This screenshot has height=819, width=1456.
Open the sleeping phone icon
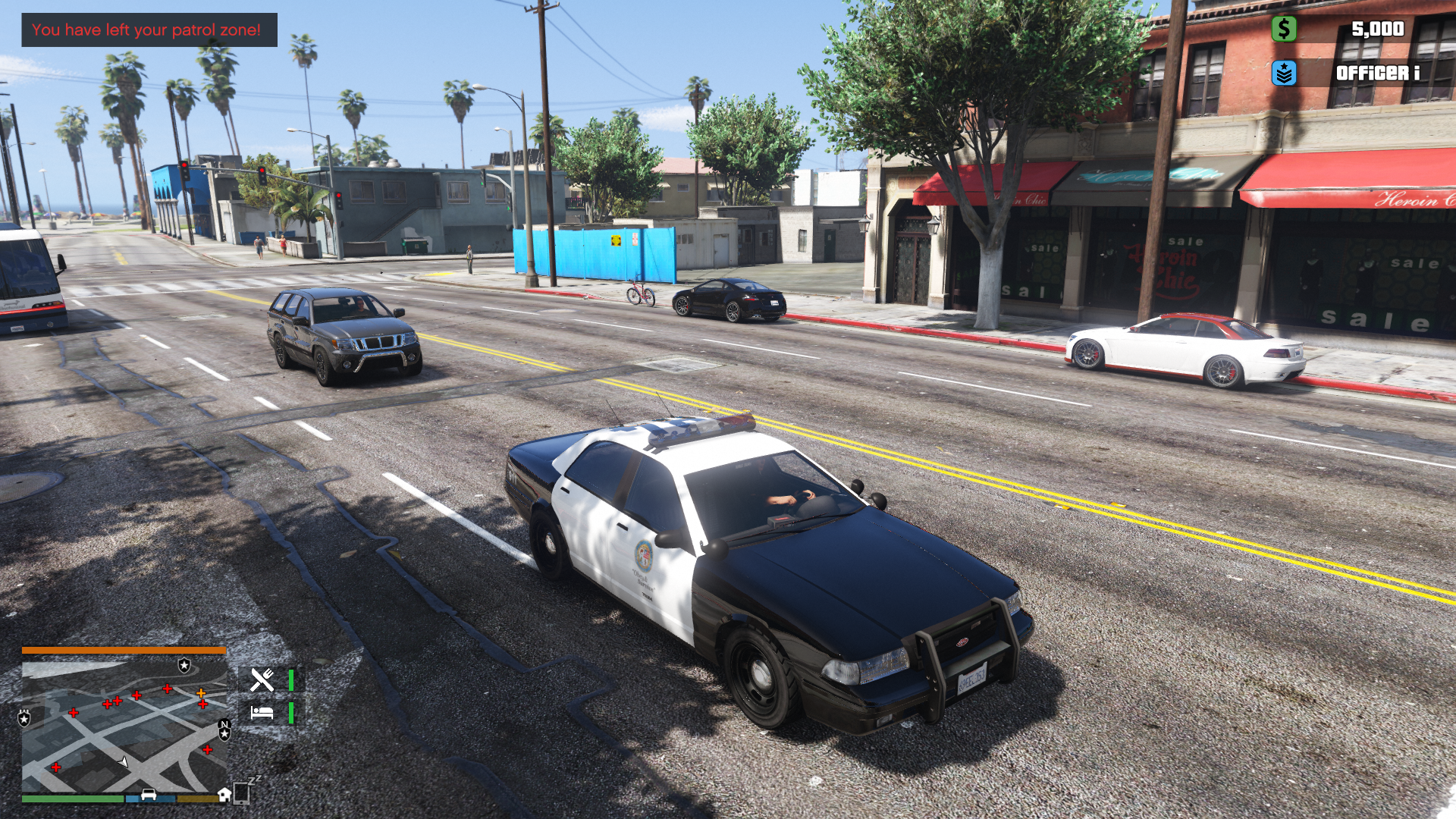coord(243,792)
